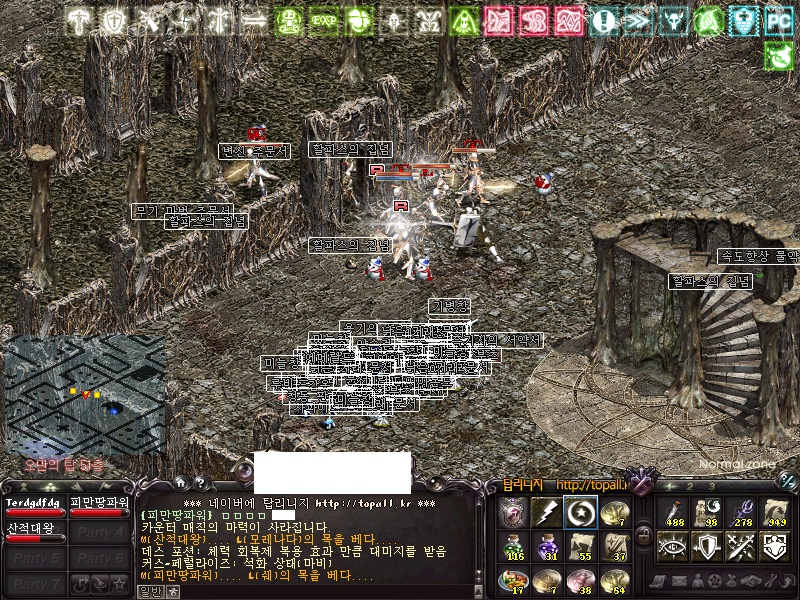Select the food plate item slot
The image size is (800, 600).
[514, 579]
